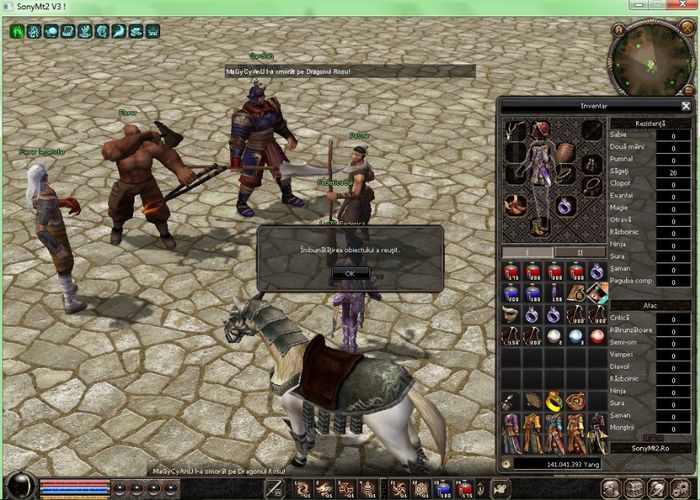Open the circular minimap

[642, 56]
